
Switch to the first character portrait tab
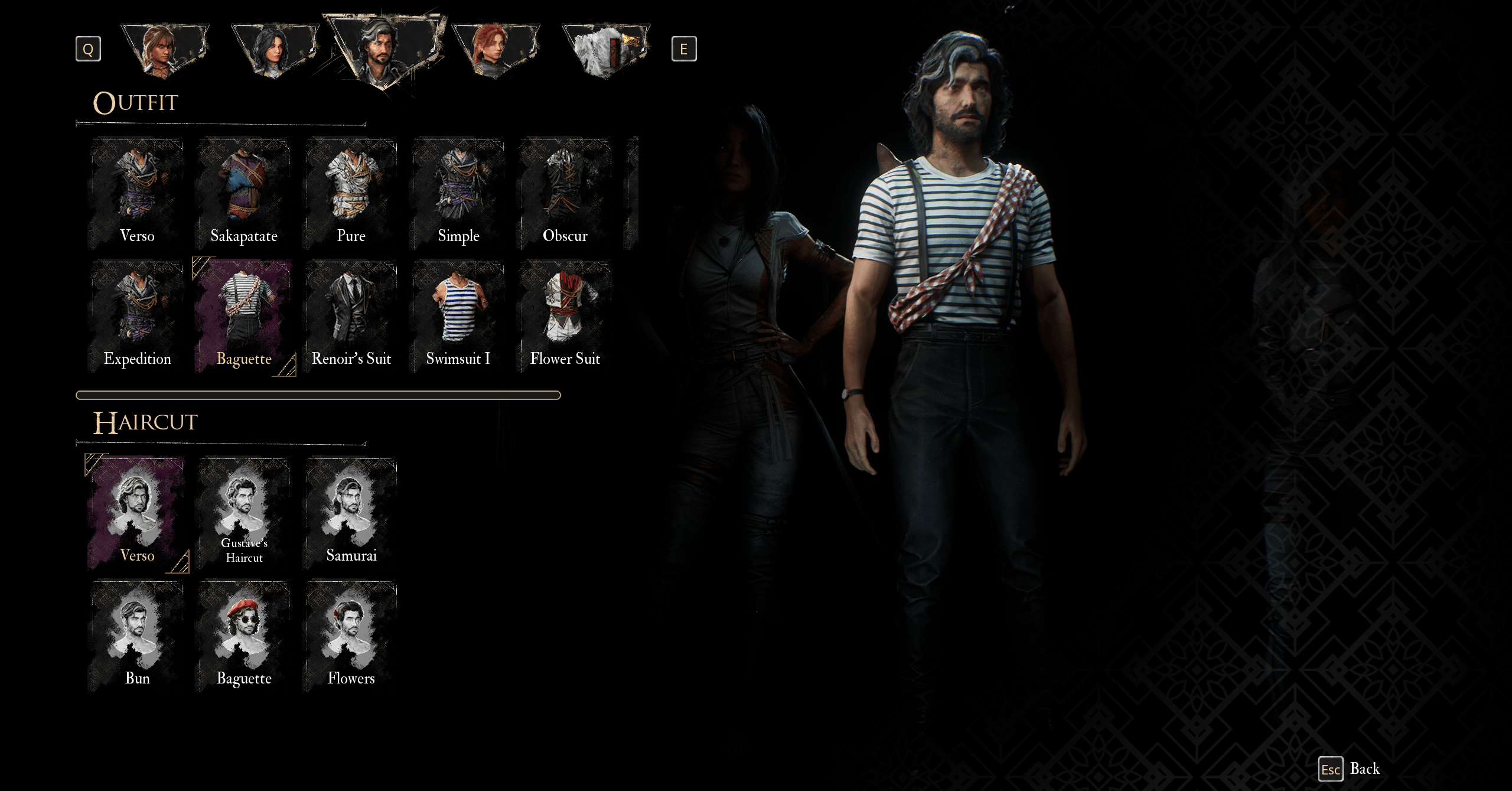pyautogui.click(x=165, y=50)
